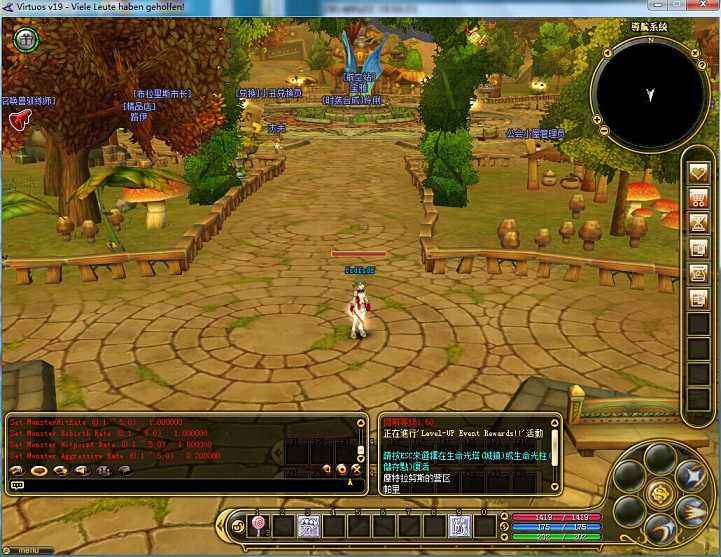The width and height of the screenshot is (721, 557).
Task: Select the lollipop item in the hotbar
Action: 259,525
